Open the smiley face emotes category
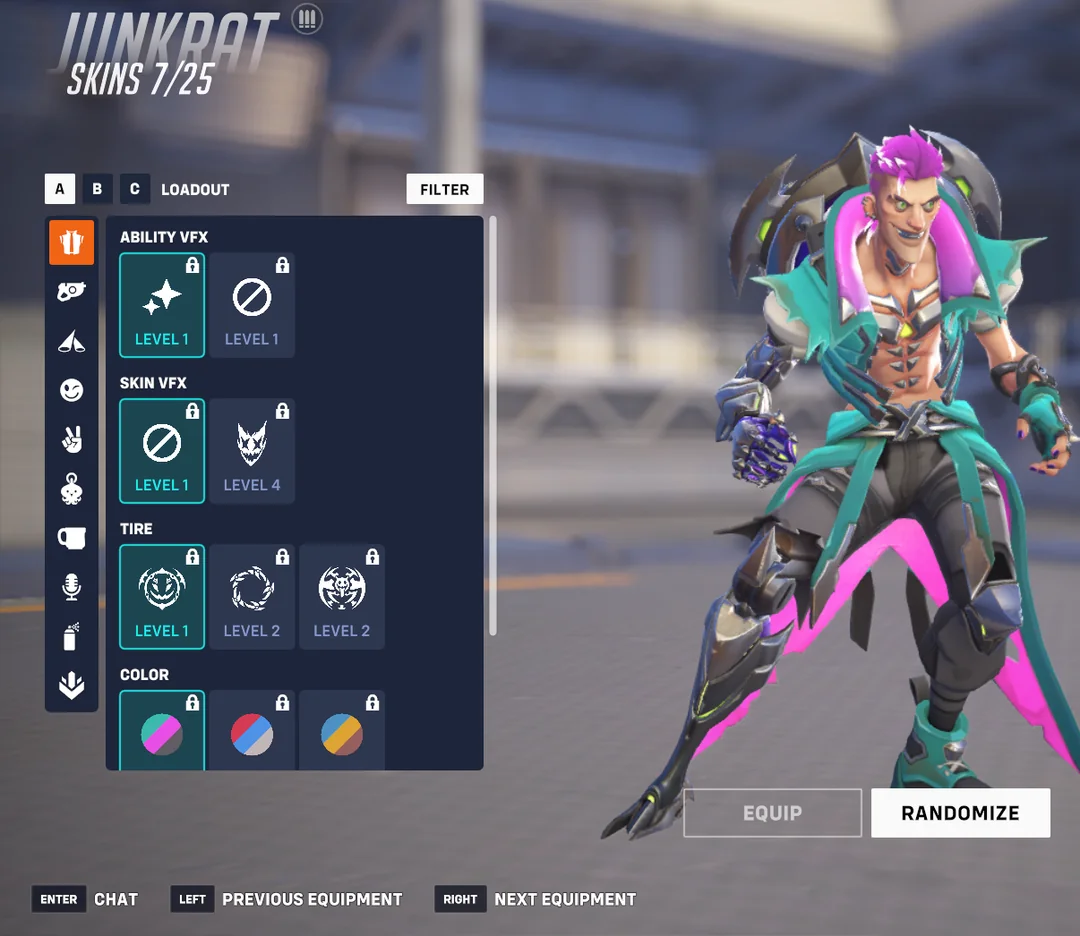The height and width of the screenshot is (936, 1080). [72, 390]
